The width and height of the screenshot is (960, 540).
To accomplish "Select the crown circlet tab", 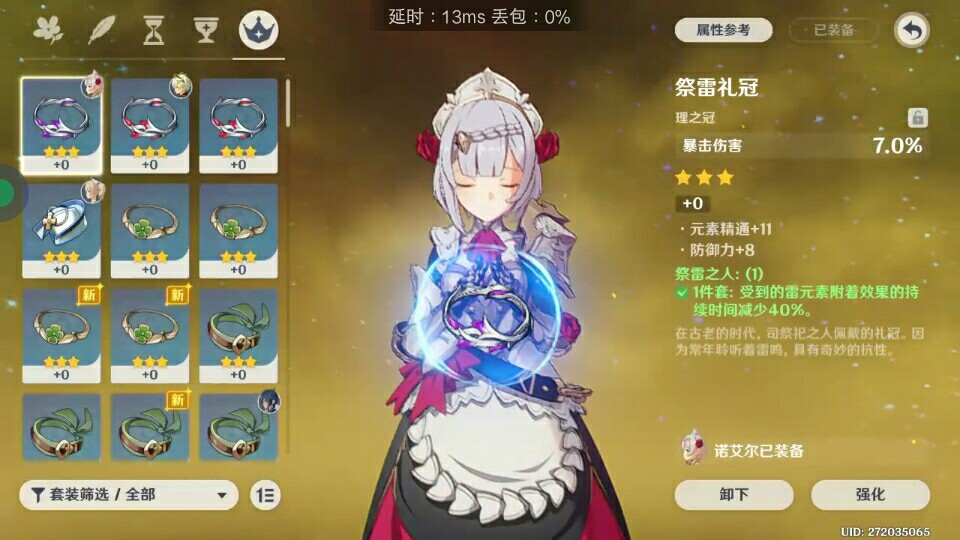I will tap(259, 30).
